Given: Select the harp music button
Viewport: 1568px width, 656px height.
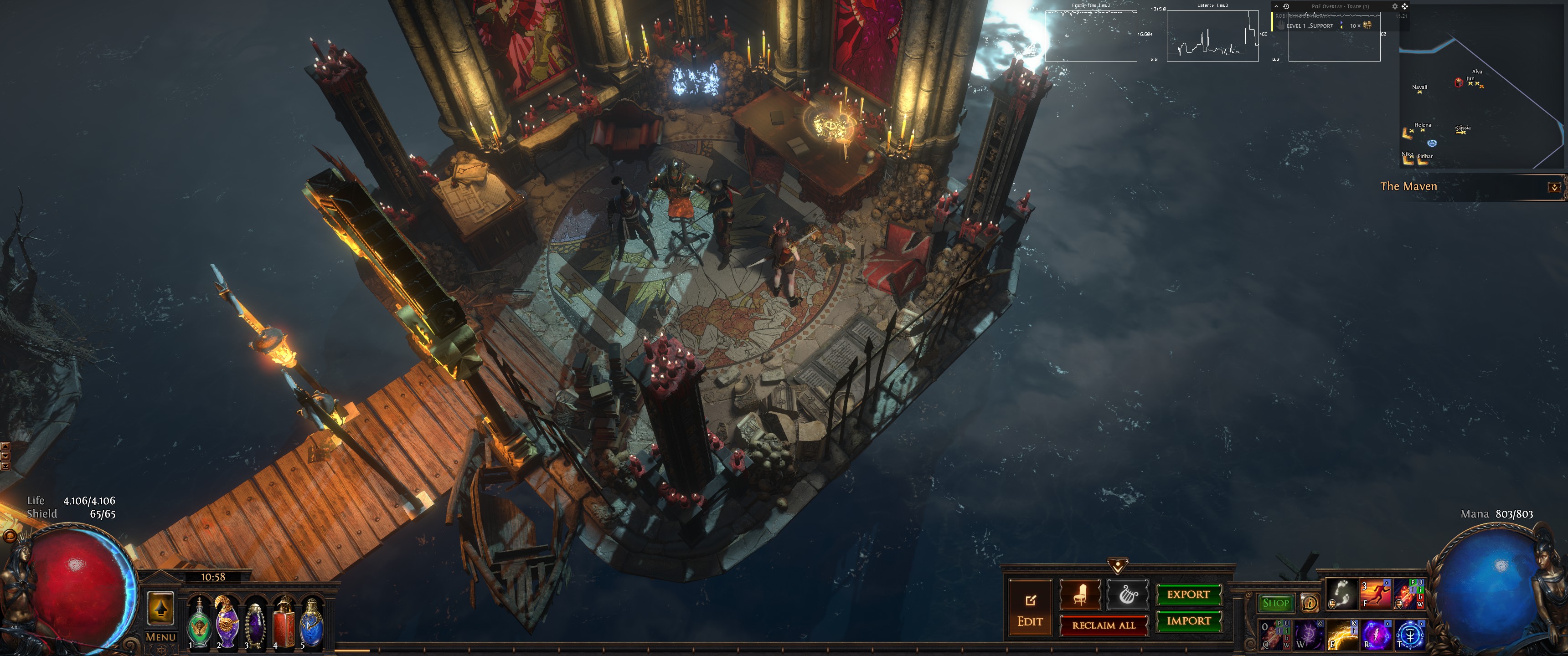Looking at the screenshot, I should point(1127,594).
